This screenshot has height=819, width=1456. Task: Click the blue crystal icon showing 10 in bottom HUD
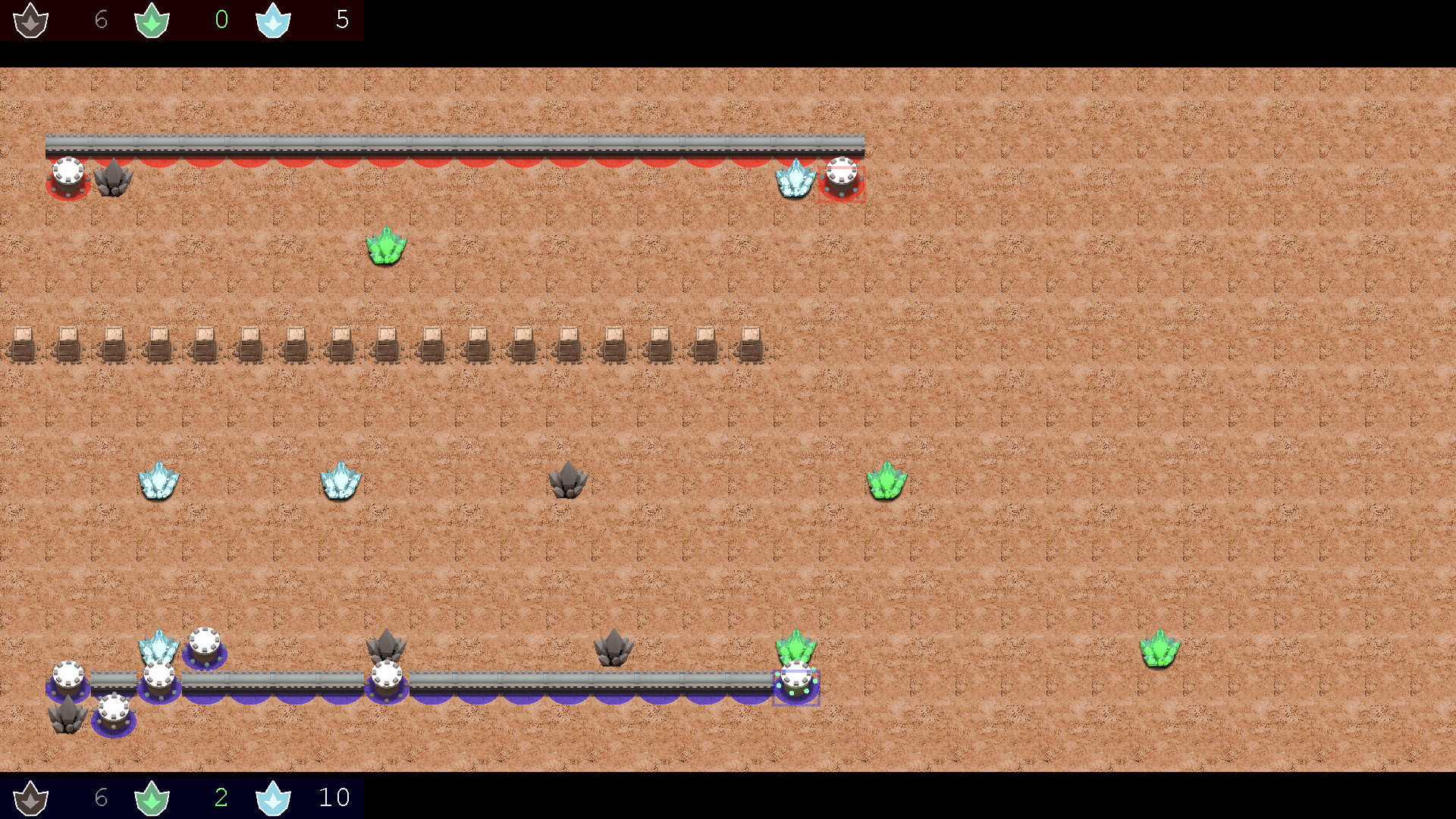pos(273,797)
